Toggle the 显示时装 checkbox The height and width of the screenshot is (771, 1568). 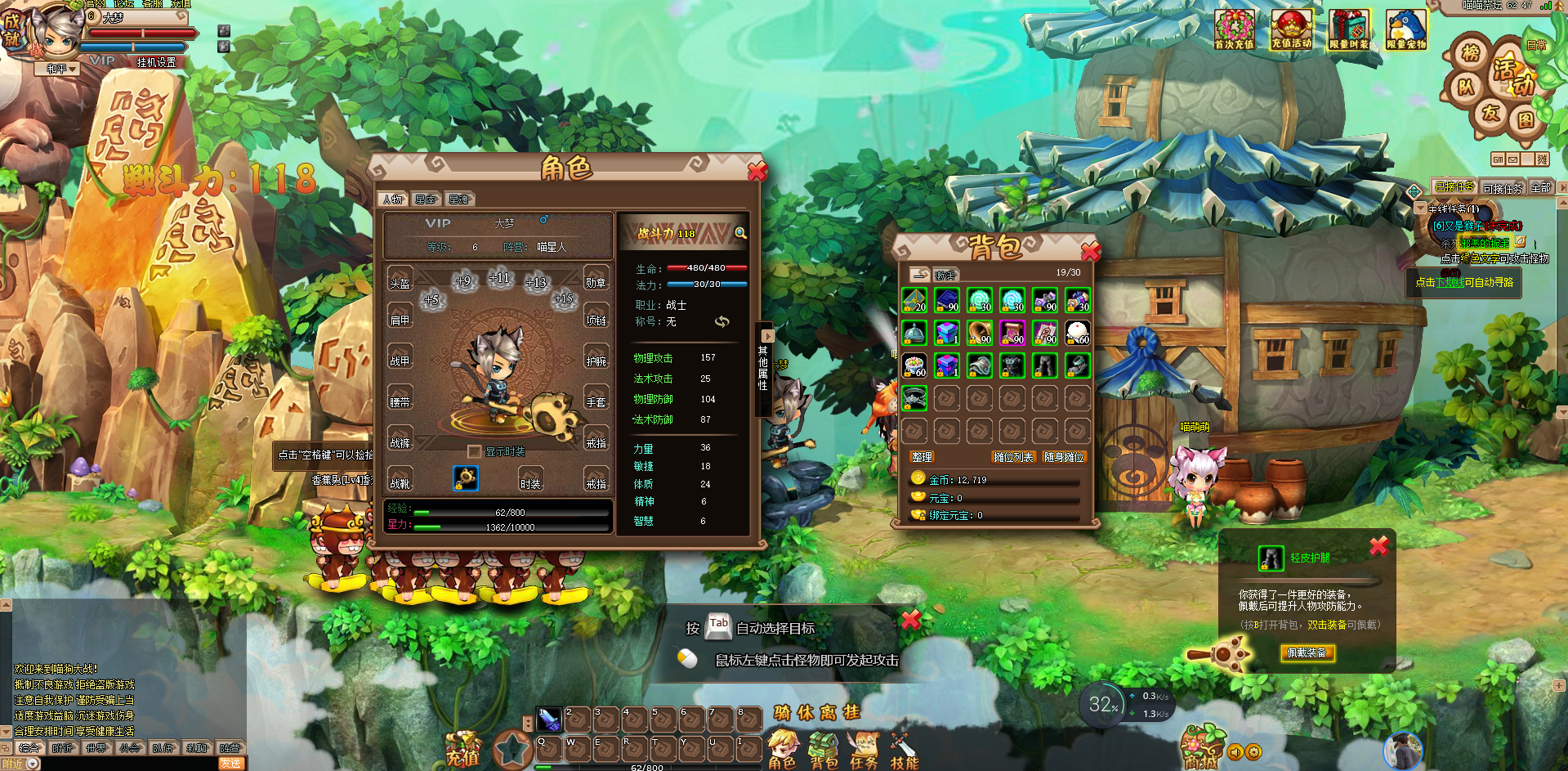coord(474,451)
